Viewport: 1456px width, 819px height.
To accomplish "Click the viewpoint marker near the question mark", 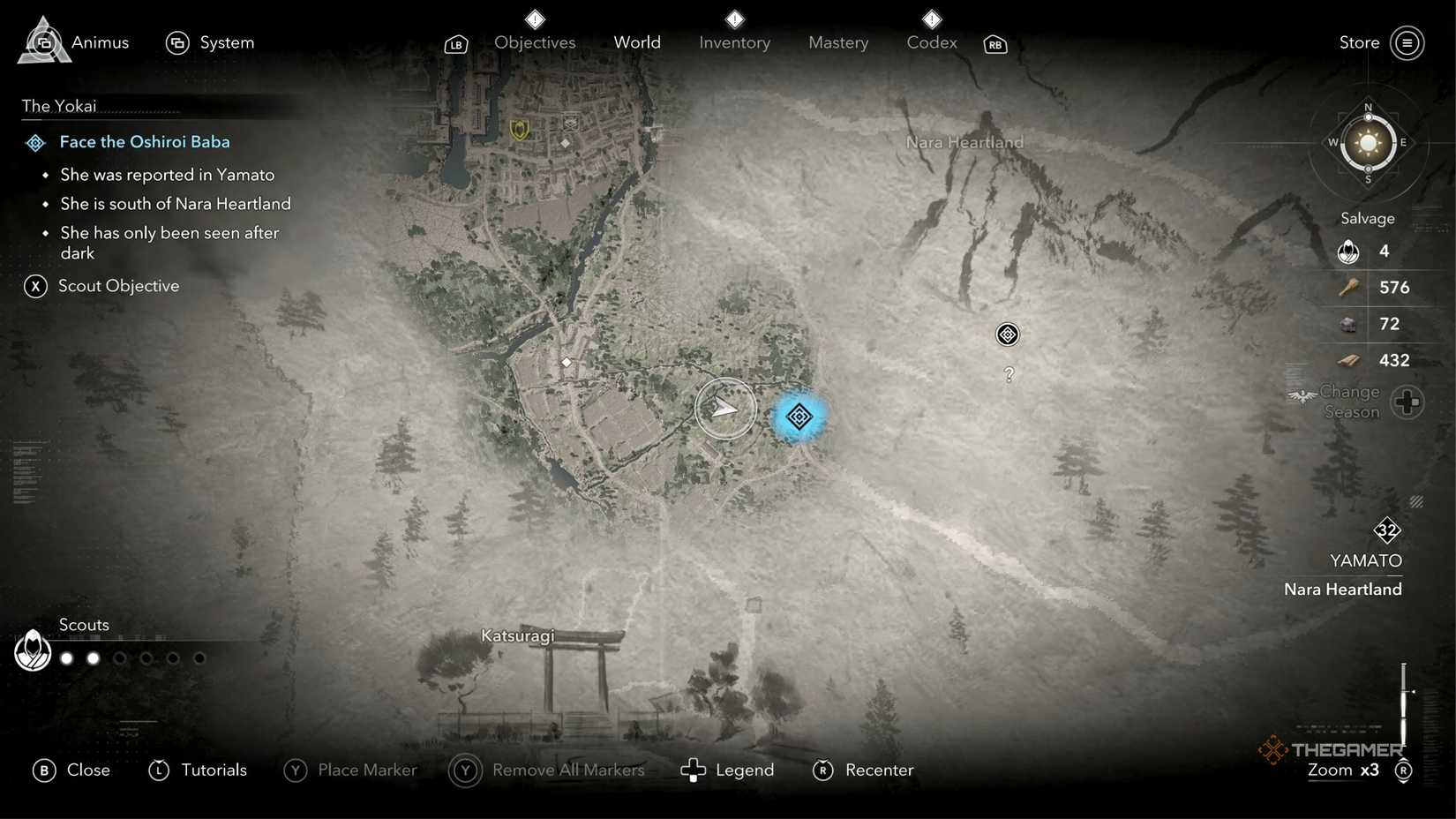I will pyautogui.click(x=1007, y=334).
